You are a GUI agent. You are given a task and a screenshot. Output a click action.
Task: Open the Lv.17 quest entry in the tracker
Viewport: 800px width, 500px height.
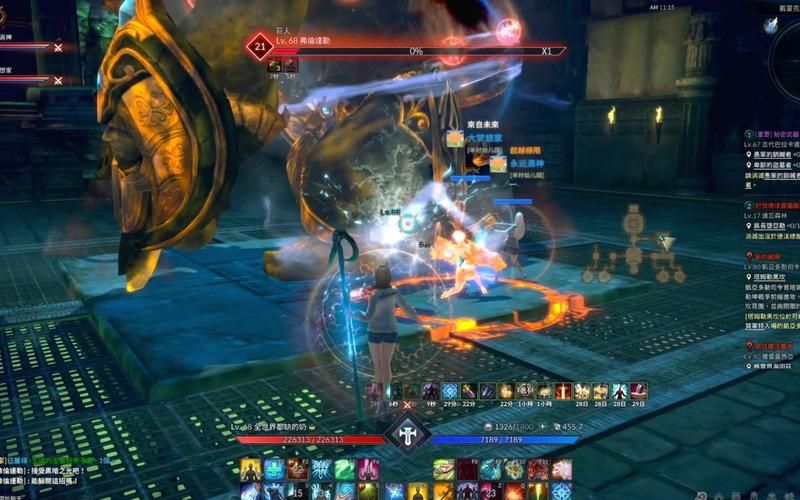pyautogui.click(x=770, y=217)
